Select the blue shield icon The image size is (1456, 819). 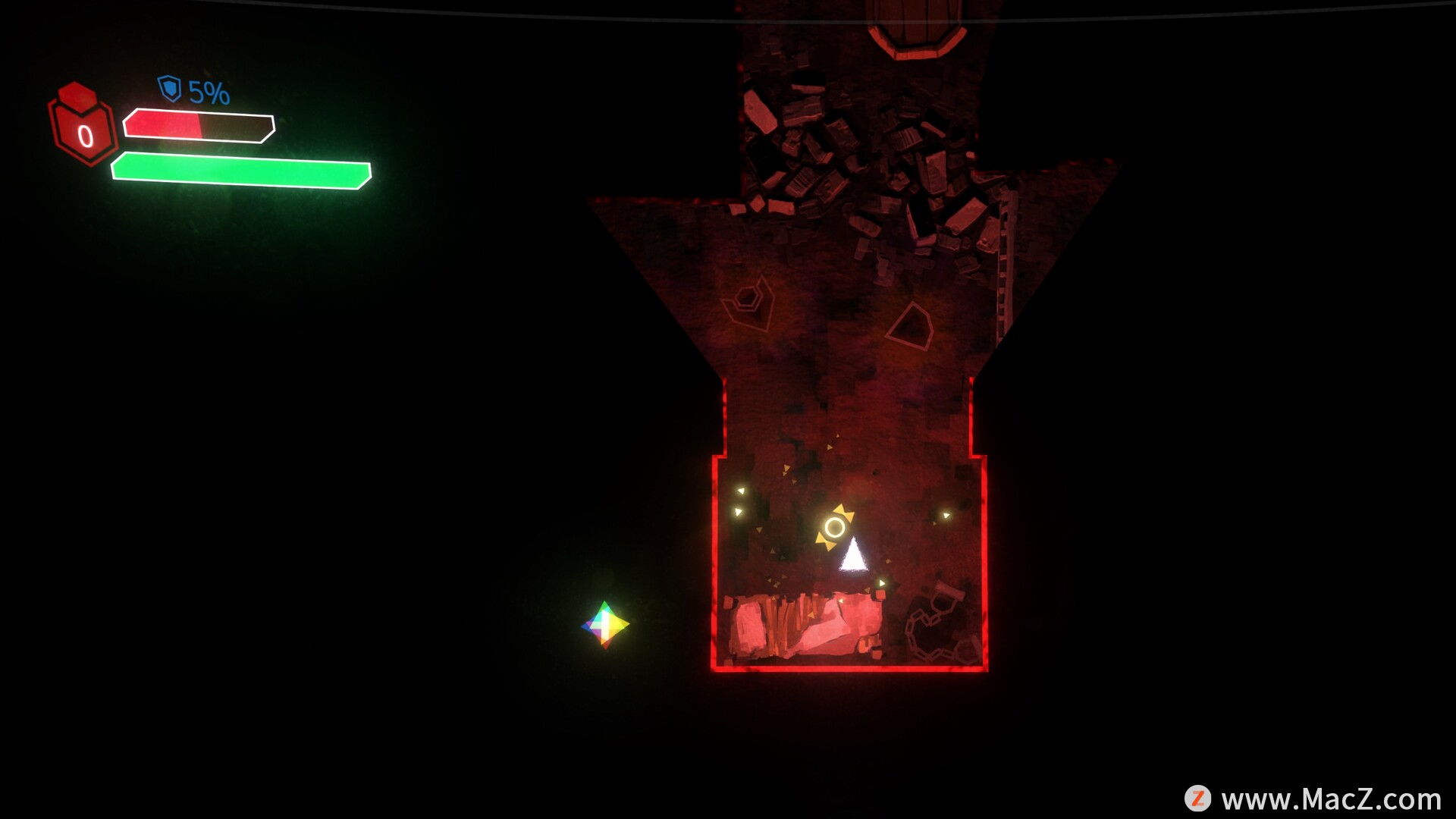click(x=169, y=89)
